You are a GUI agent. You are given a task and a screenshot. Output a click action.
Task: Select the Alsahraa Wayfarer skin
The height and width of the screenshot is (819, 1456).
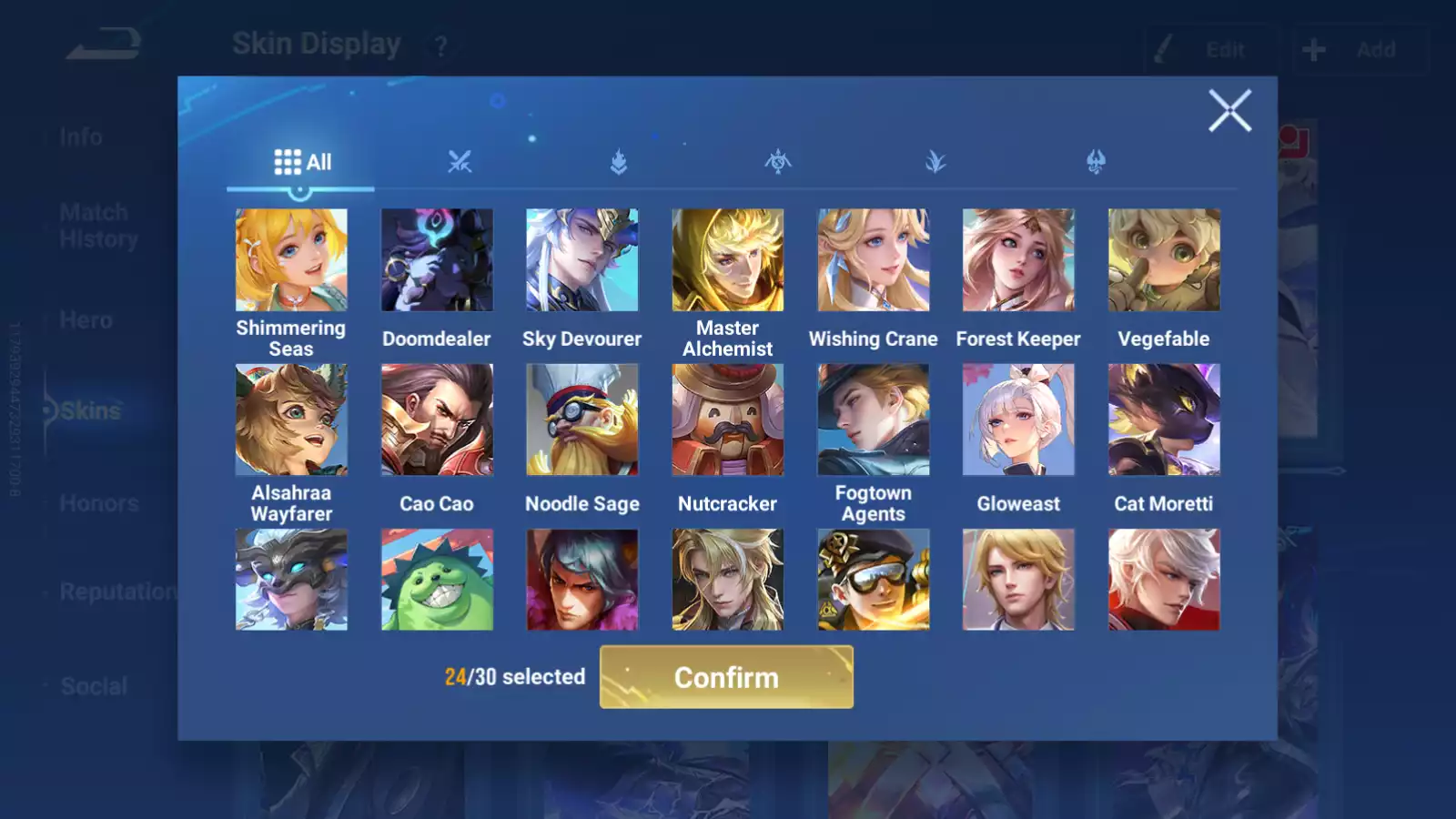coord(291,420)
